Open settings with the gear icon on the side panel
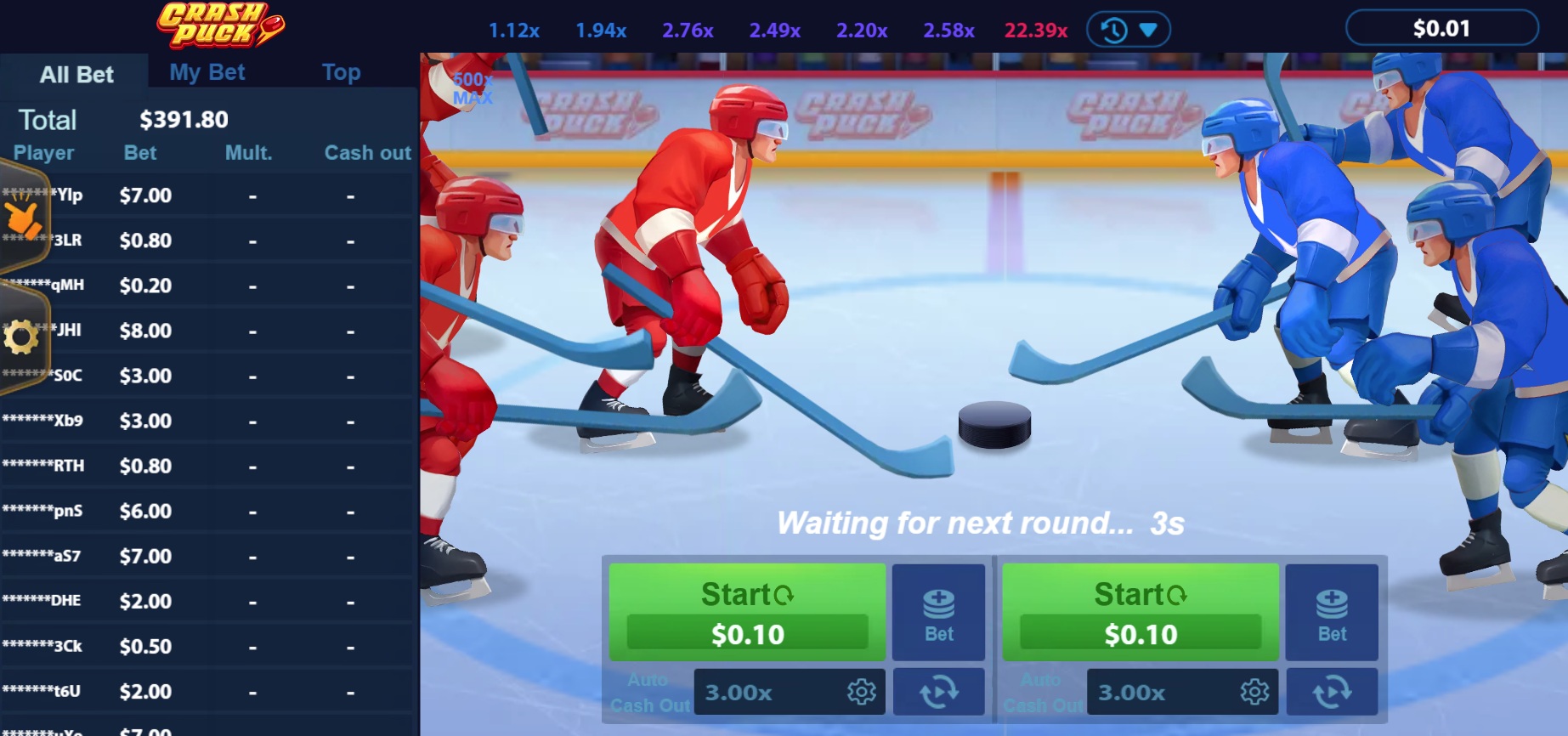 21,337
